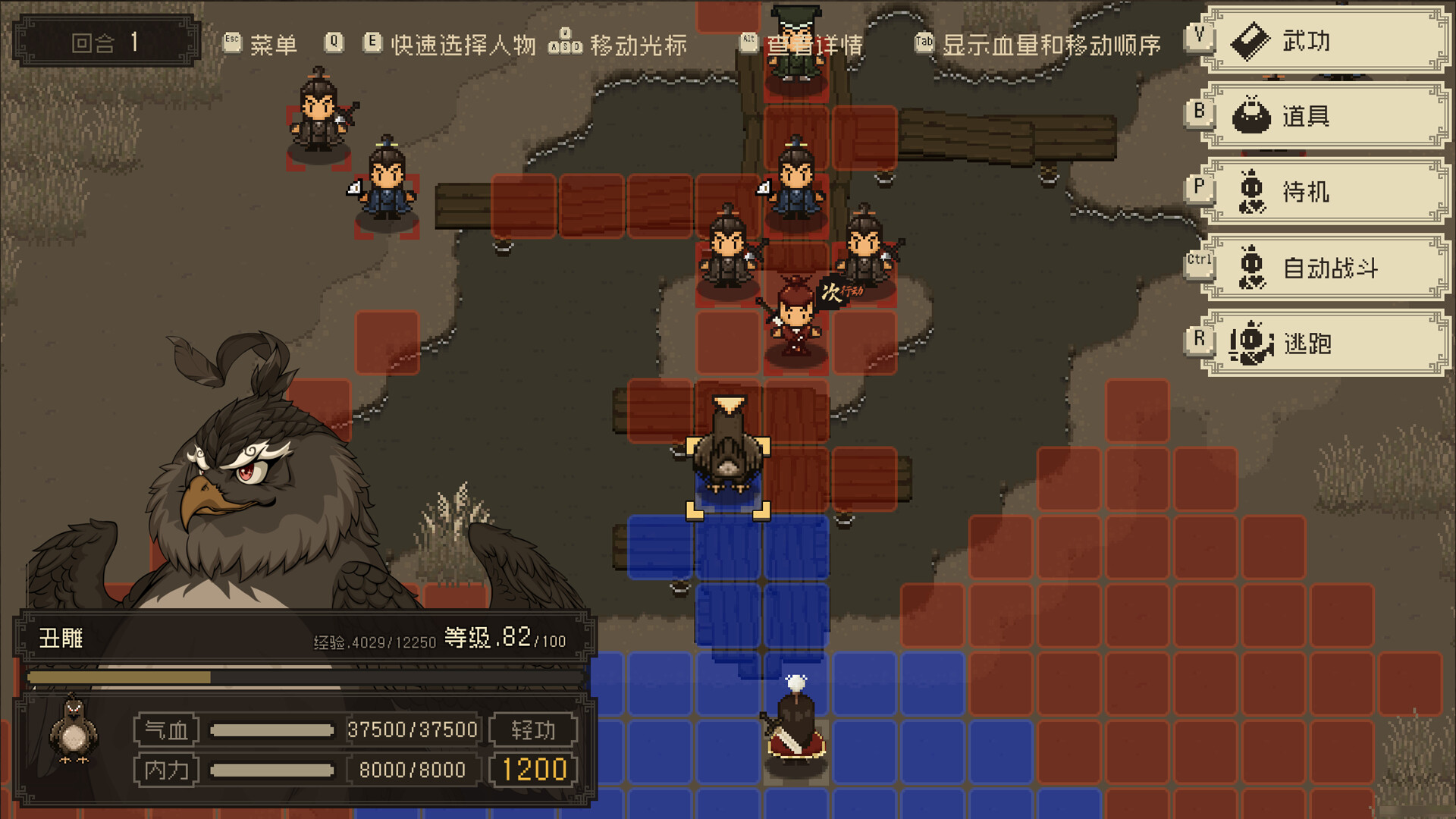Choose 待机 to end the turn

pos(1327,192)
